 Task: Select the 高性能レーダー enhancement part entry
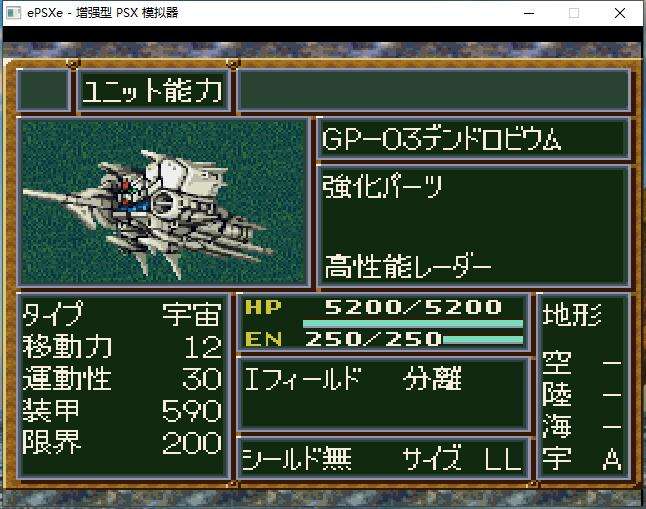coord(407,267)
